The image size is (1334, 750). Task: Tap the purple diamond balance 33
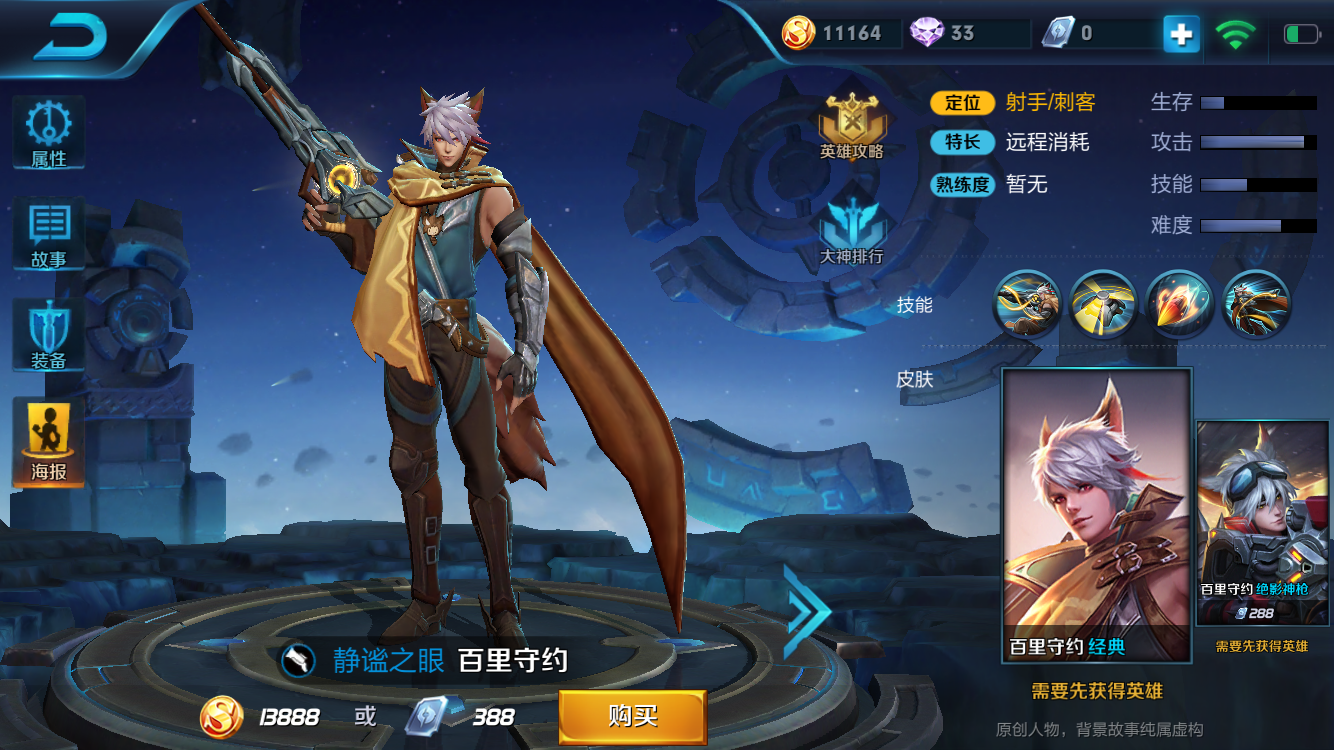[x=945, y=34]
